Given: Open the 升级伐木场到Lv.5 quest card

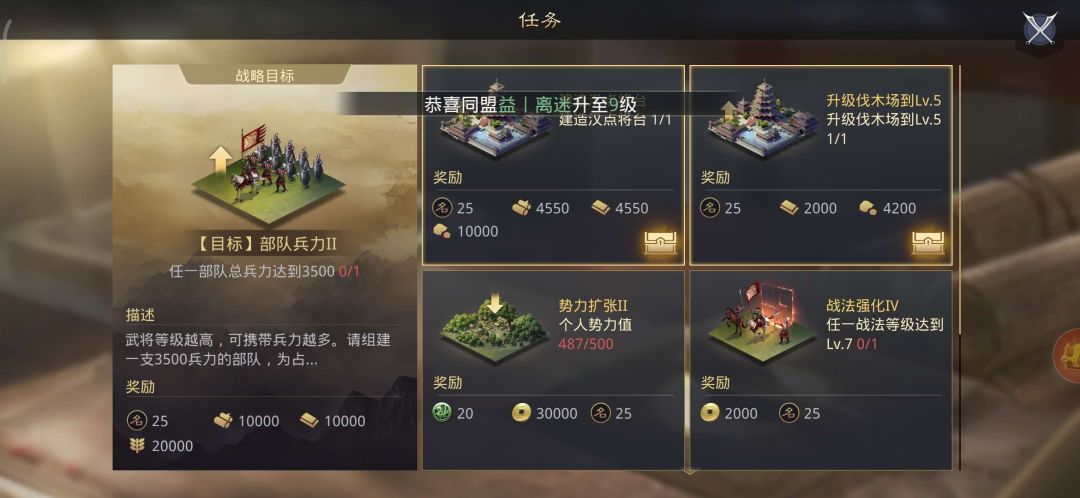Looking at the screenshot, I should 820,165.
